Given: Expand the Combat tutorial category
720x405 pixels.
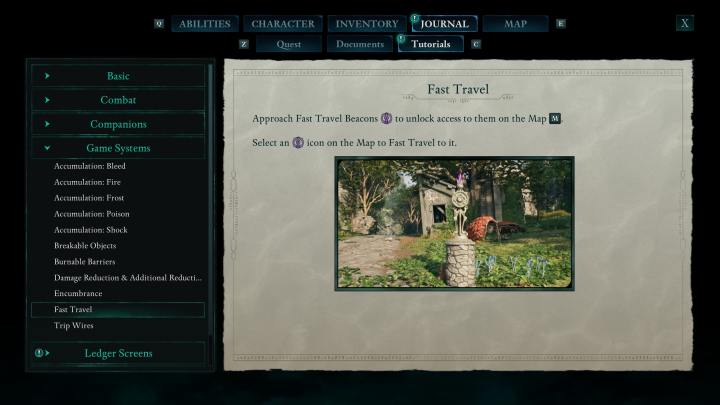Looking at the screenshot, I should 118,100.
